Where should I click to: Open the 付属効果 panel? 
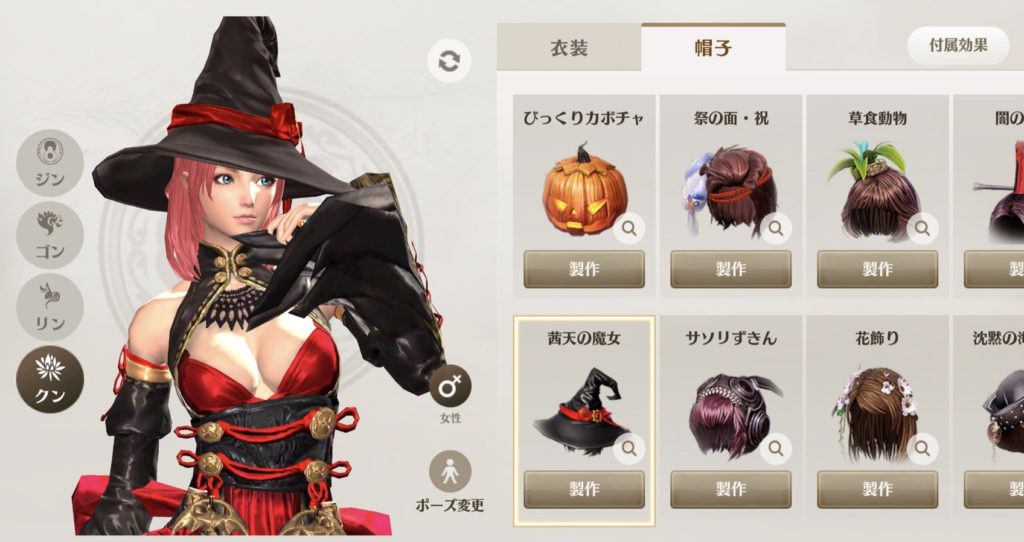click(958, 45)
